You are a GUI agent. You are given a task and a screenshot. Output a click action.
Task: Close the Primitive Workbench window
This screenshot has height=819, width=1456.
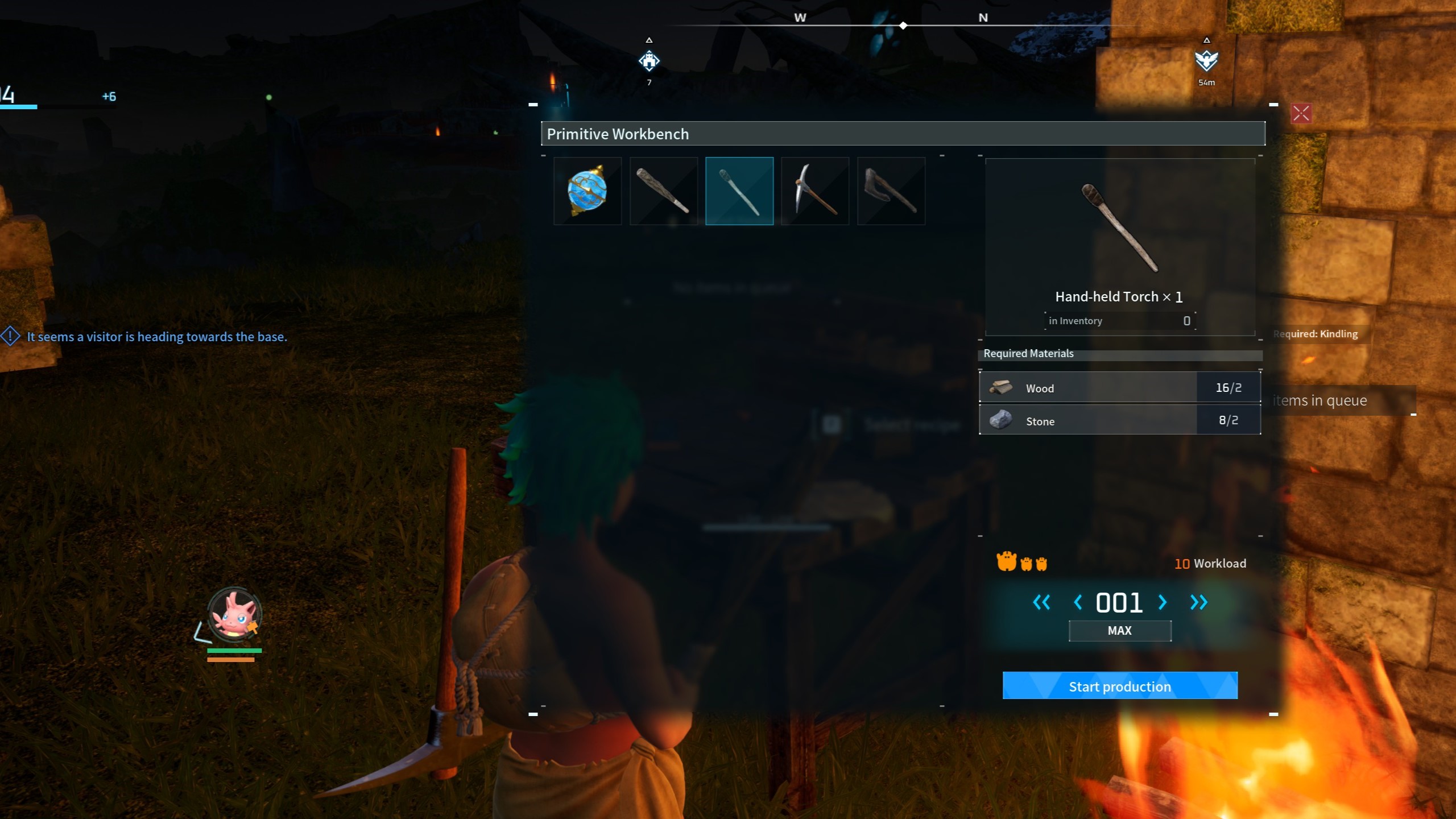1301,114
